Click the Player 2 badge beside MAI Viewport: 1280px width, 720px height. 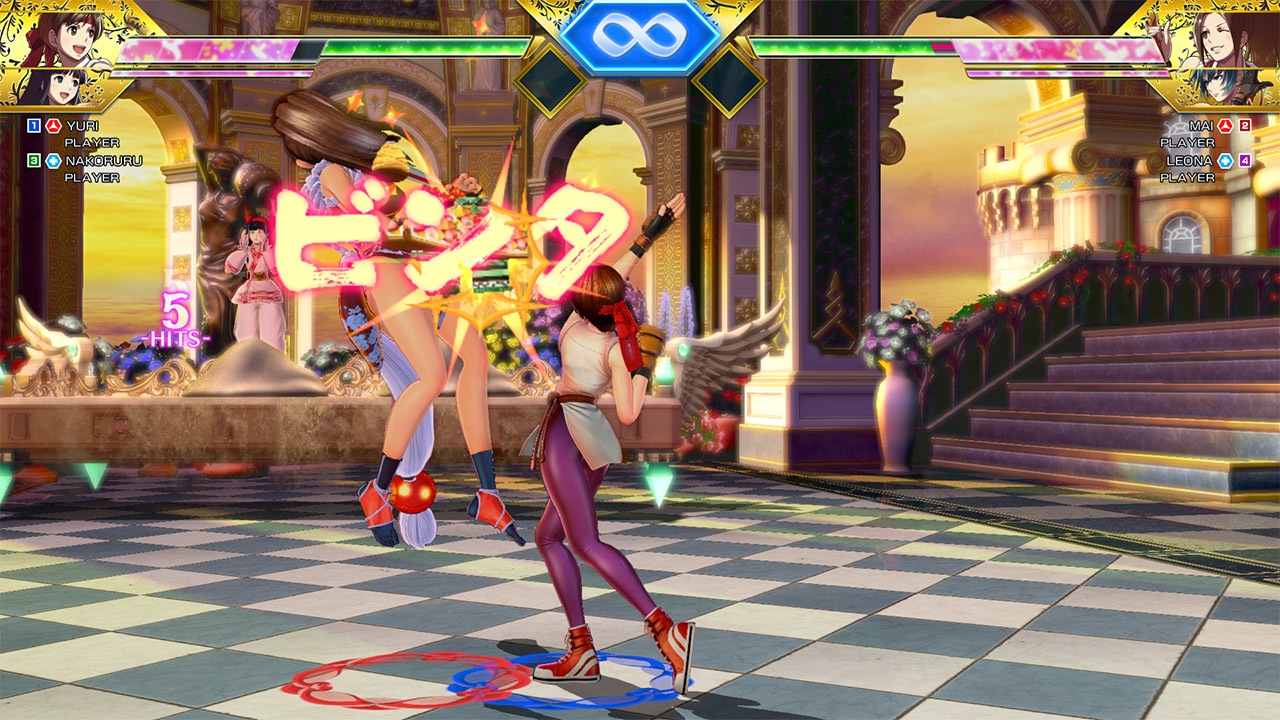[x=1244, y=128]
